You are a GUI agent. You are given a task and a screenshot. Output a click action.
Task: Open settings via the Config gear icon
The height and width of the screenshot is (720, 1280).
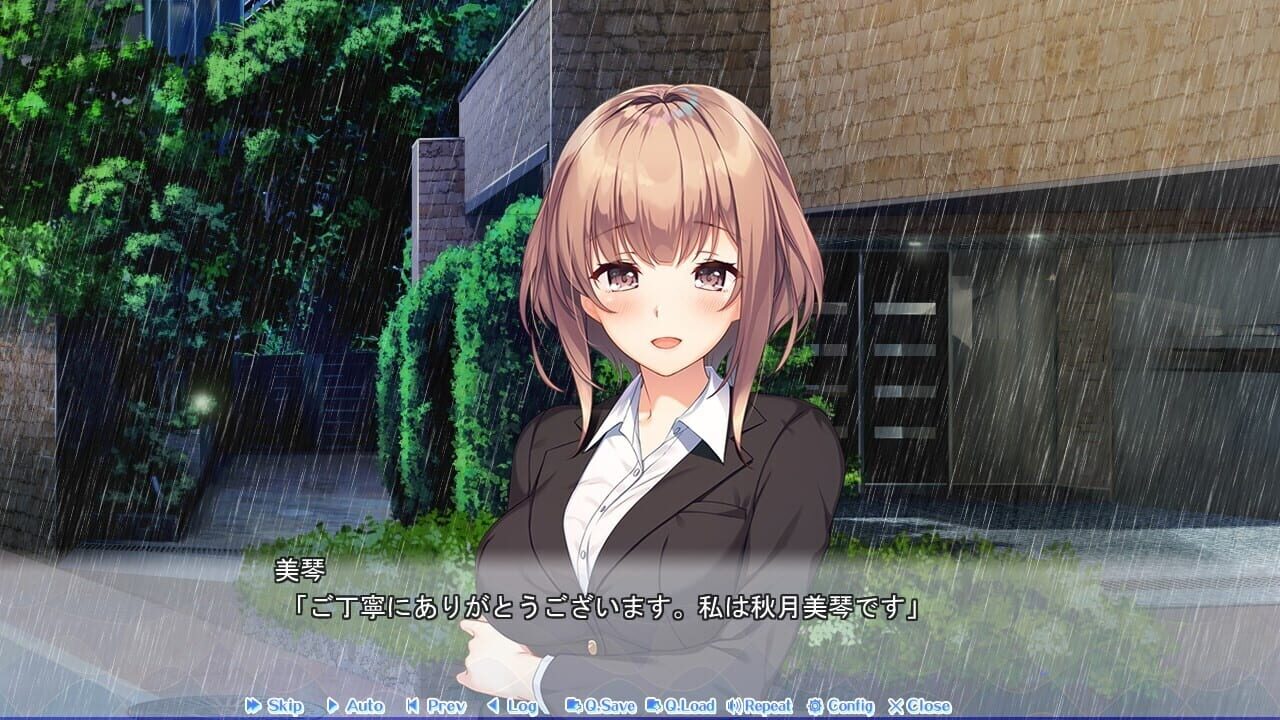[818, 706]
